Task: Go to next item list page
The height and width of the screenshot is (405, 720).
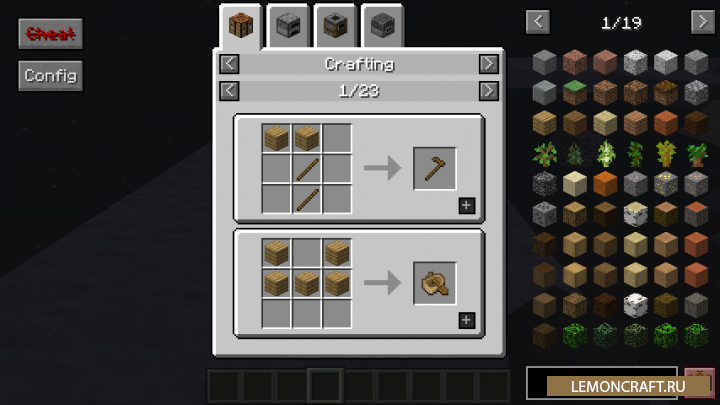Action: pyautogui.click(x=702, y=20)
